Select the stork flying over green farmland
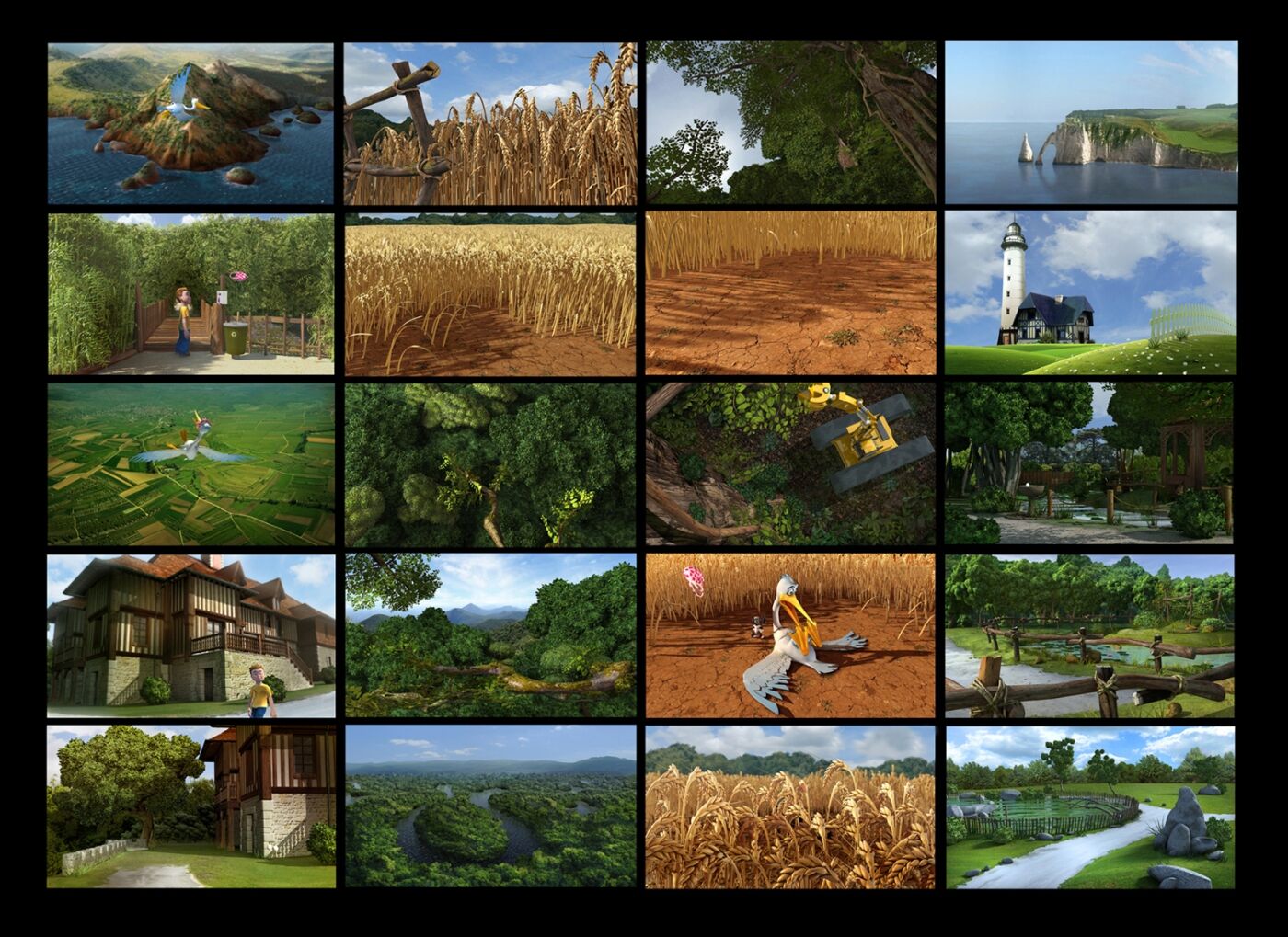The width and height of the screenshot is (1288, 937). click(x=190, y=464)
